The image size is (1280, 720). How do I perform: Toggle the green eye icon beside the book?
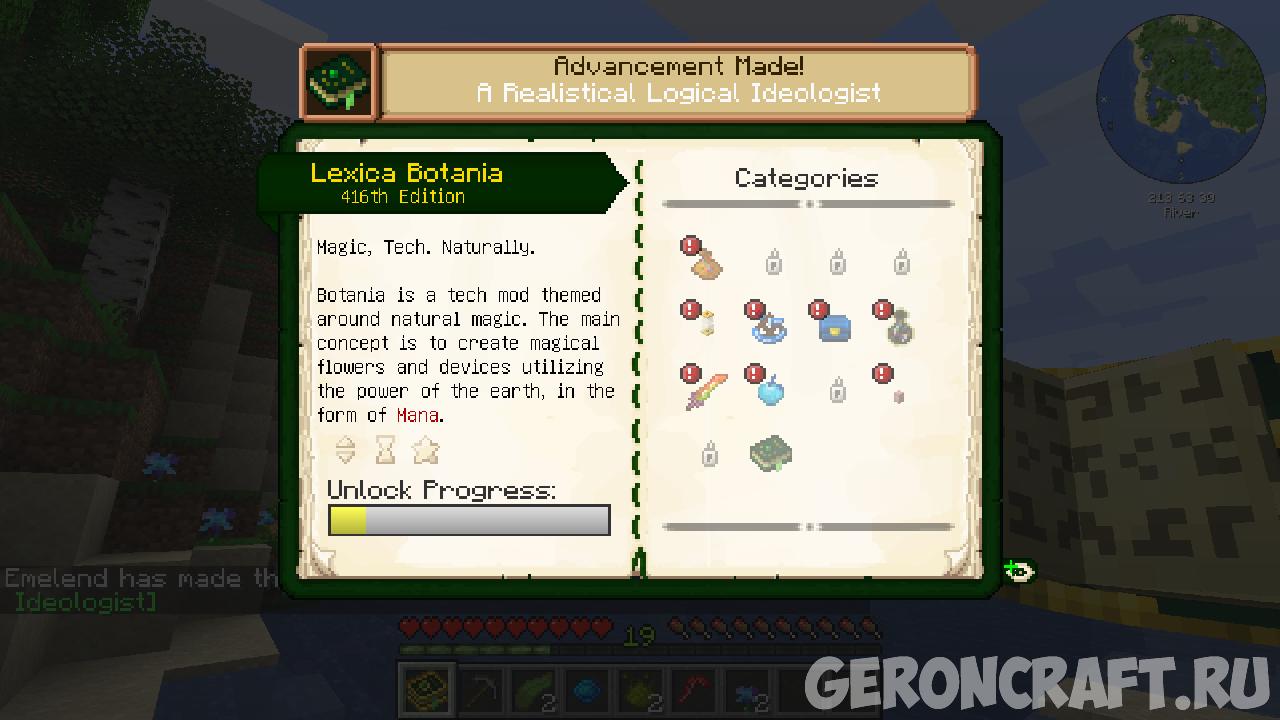click(x=1019, y=571)
